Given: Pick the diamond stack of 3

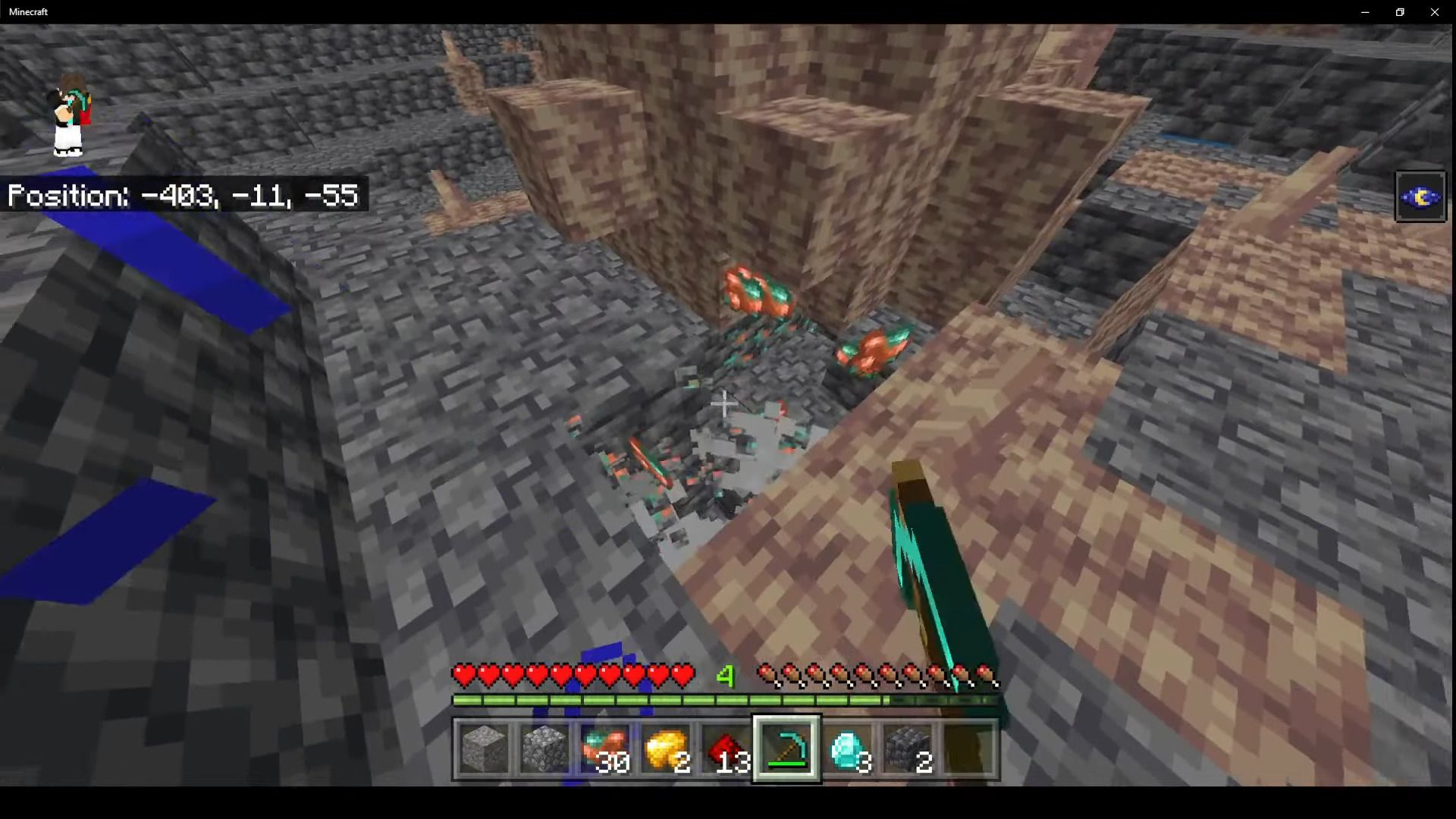Looking at the screenshot, I should 848,749.
